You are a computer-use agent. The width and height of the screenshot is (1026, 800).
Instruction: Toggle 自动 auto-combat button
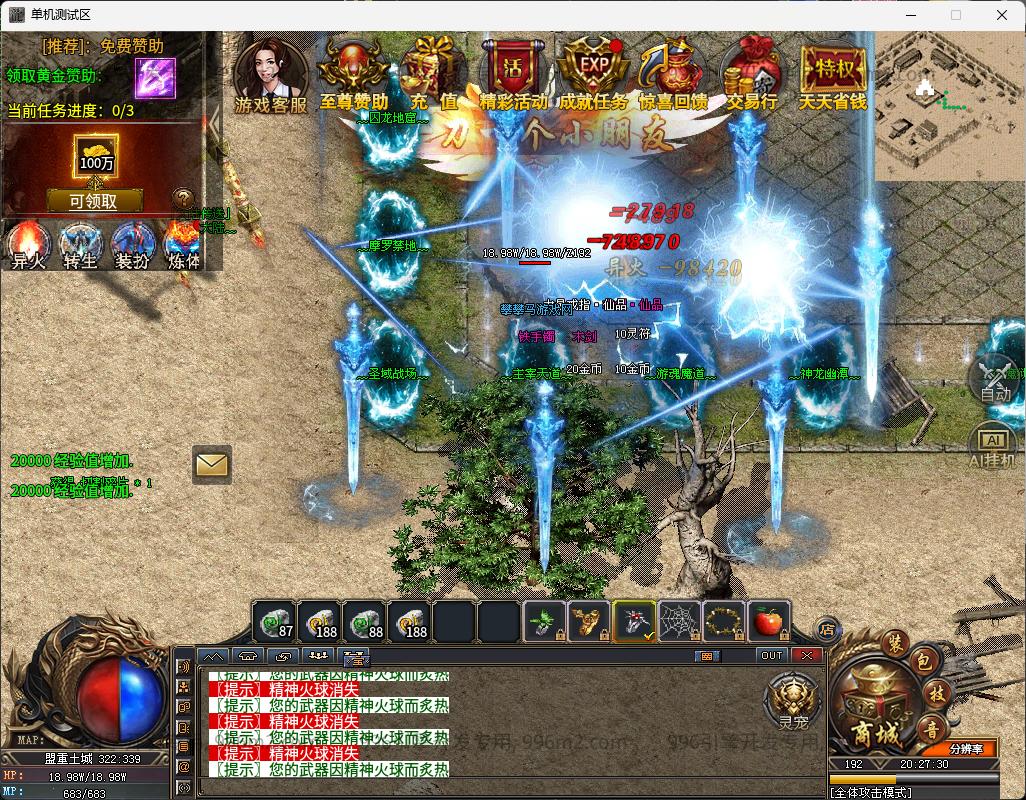(994, 378)
